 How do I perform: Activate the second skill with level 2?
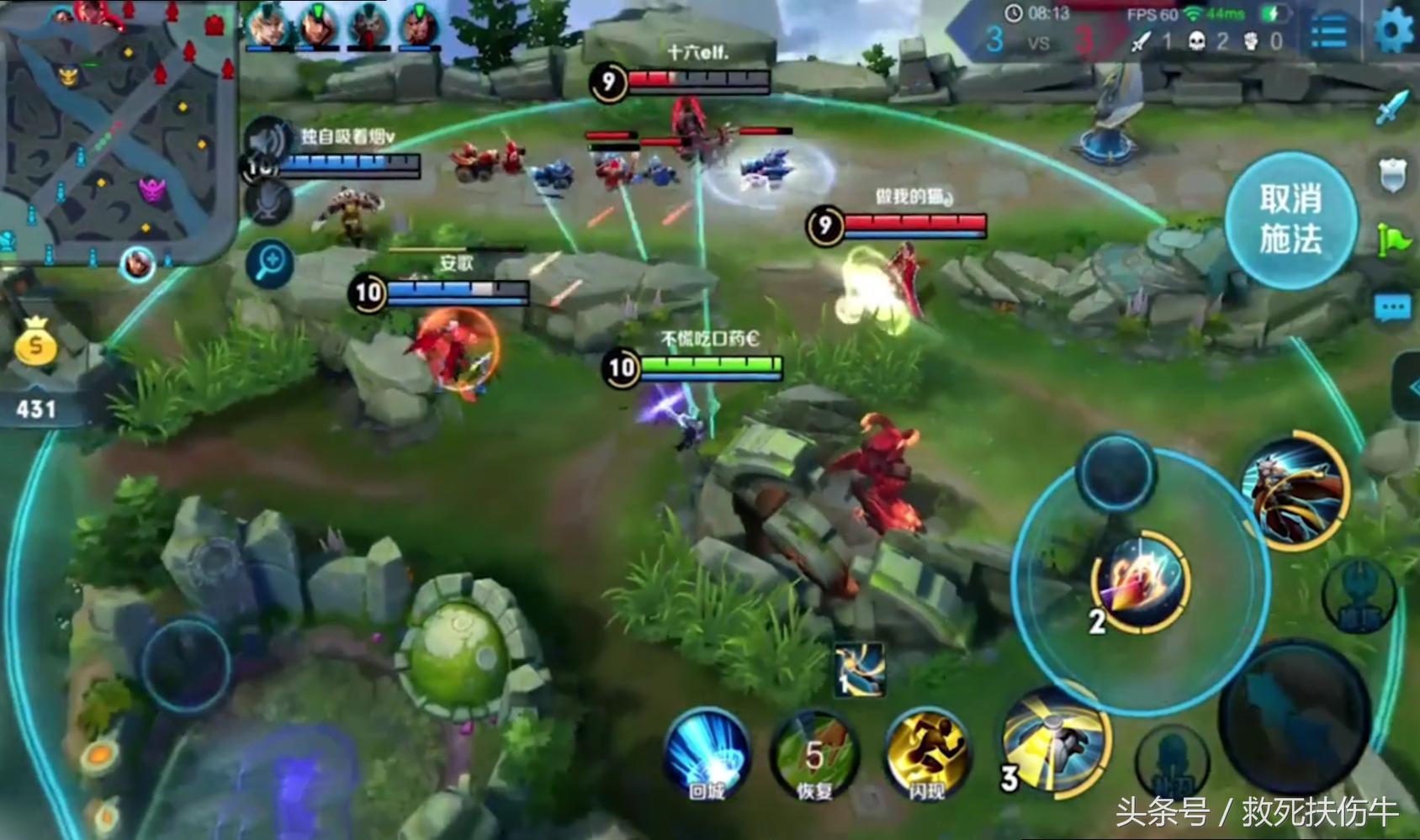point(1141,580)
